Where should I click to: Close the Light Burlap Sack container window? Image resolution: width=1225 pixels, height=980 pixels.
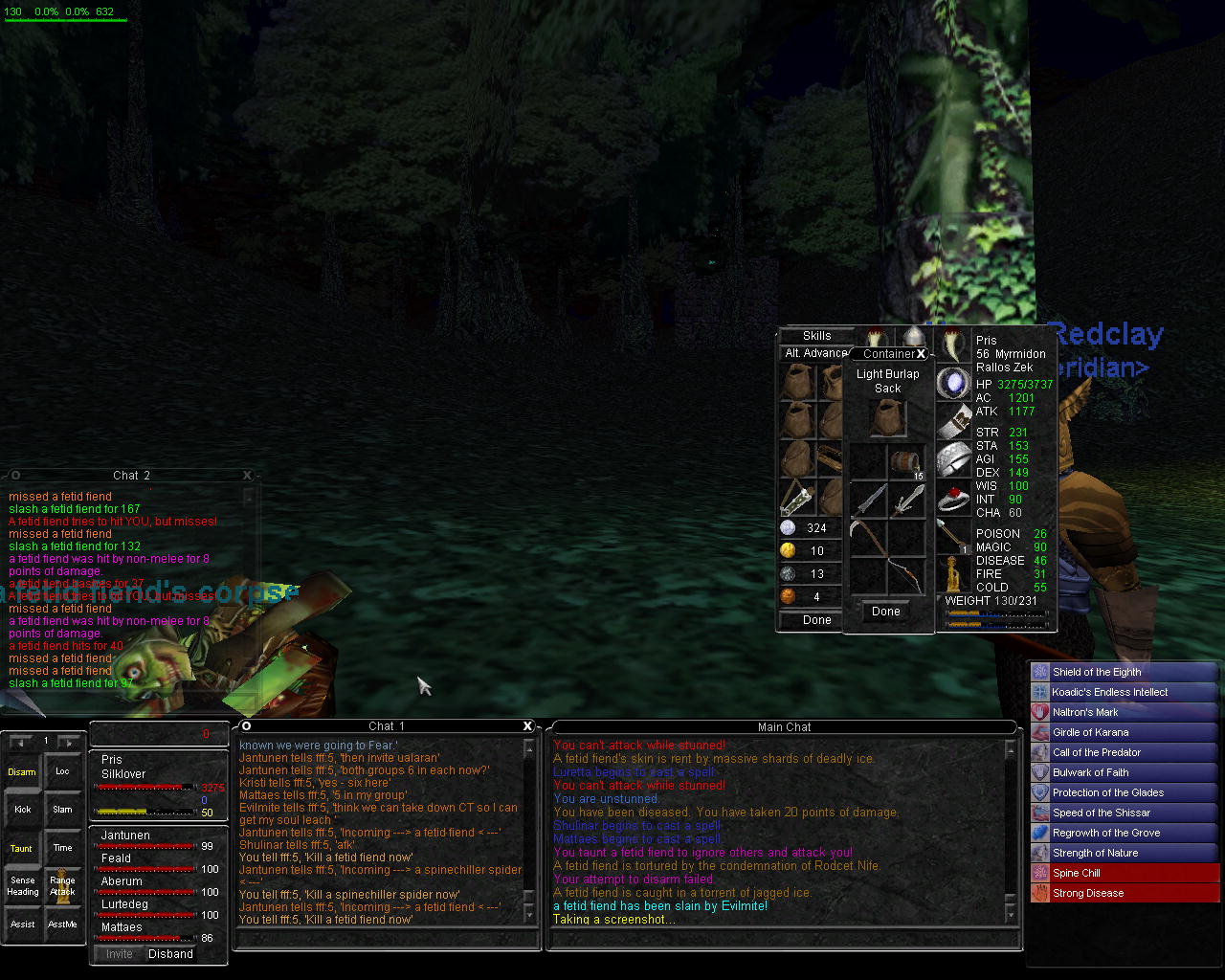pos(921,354)
